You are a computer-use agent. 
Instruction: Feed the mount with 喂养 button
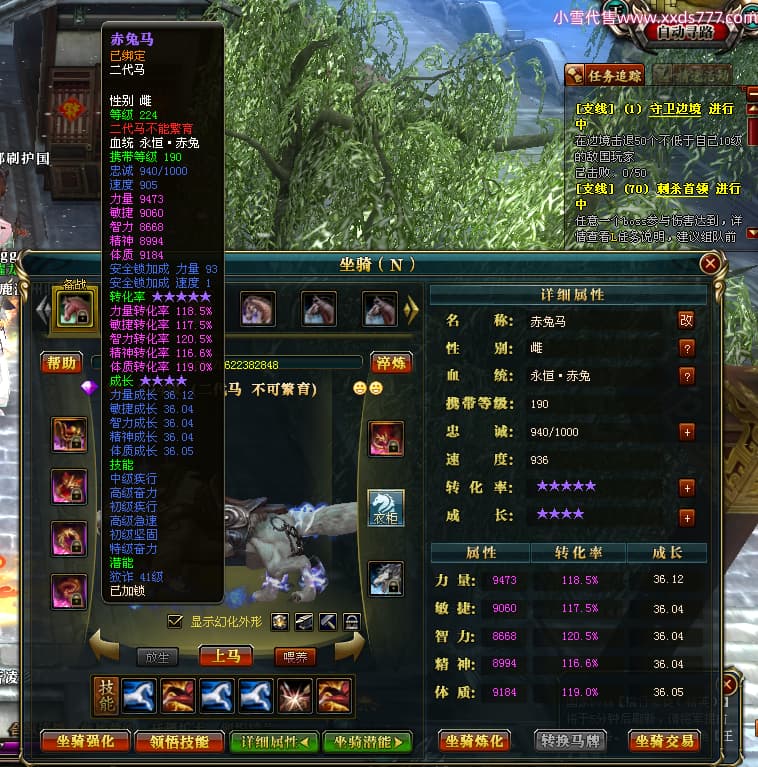295,657
